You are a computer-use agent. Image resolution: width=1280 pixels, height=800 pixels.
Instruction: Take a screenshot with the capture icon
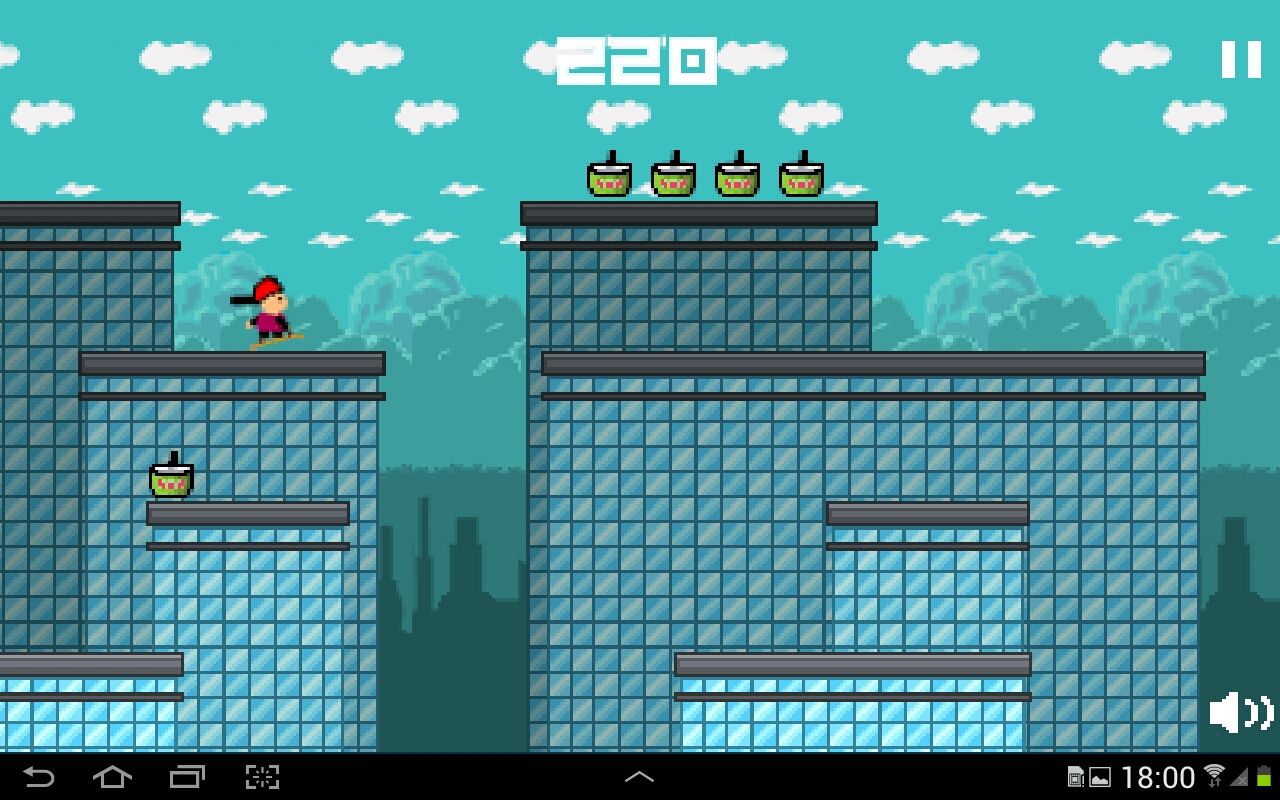tap(262, 777)
